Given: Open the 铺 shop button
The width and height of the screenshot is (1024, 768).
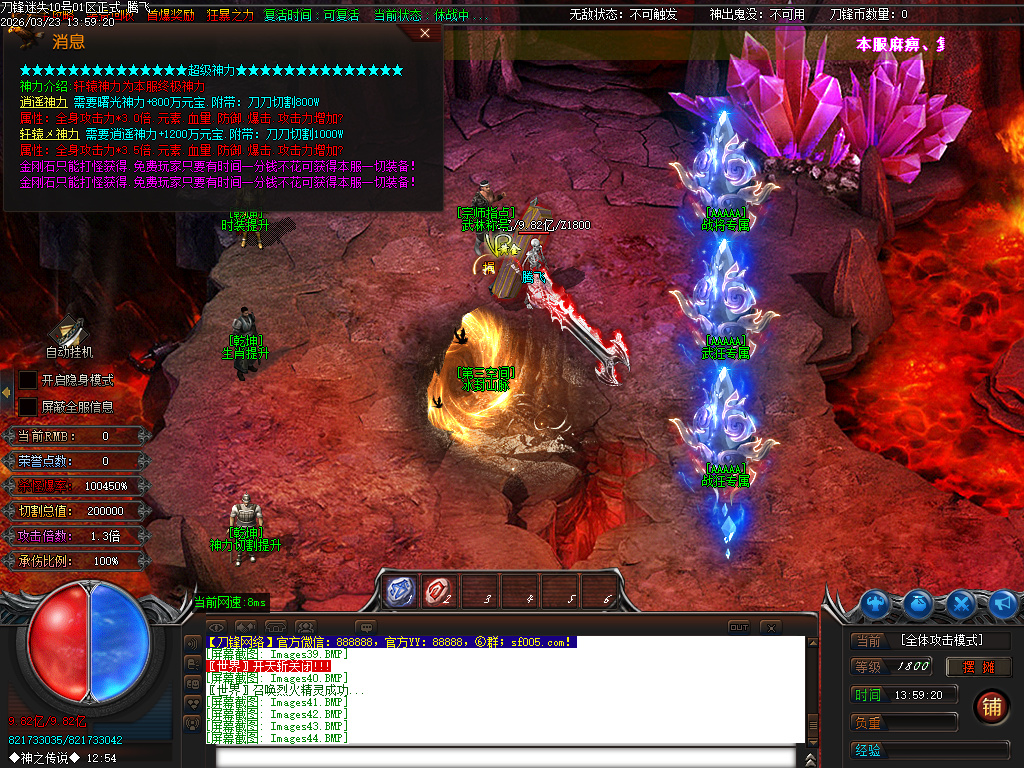Looking at the screenshot, I should pos(991,706).
